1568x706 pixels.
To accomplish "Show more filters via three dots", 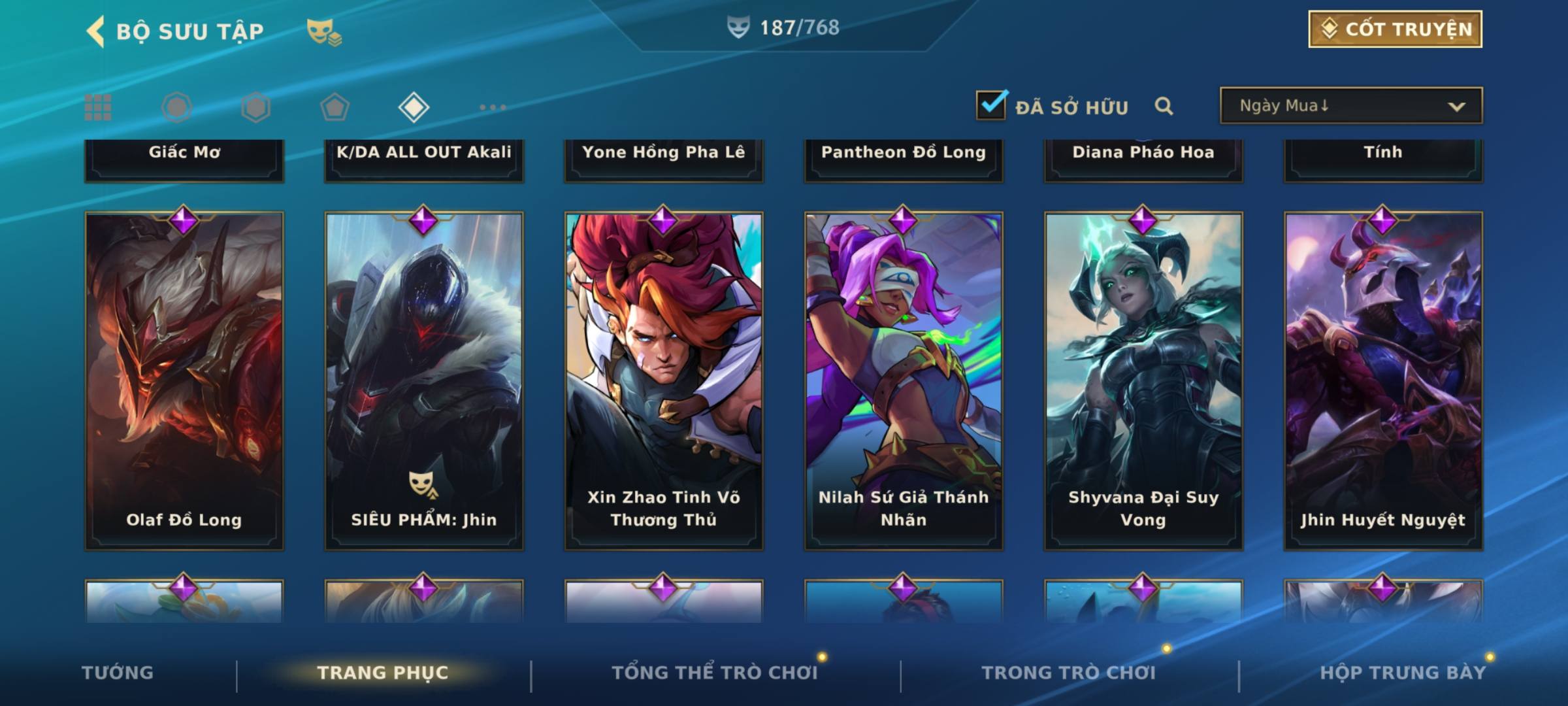I will click(493, 107).
